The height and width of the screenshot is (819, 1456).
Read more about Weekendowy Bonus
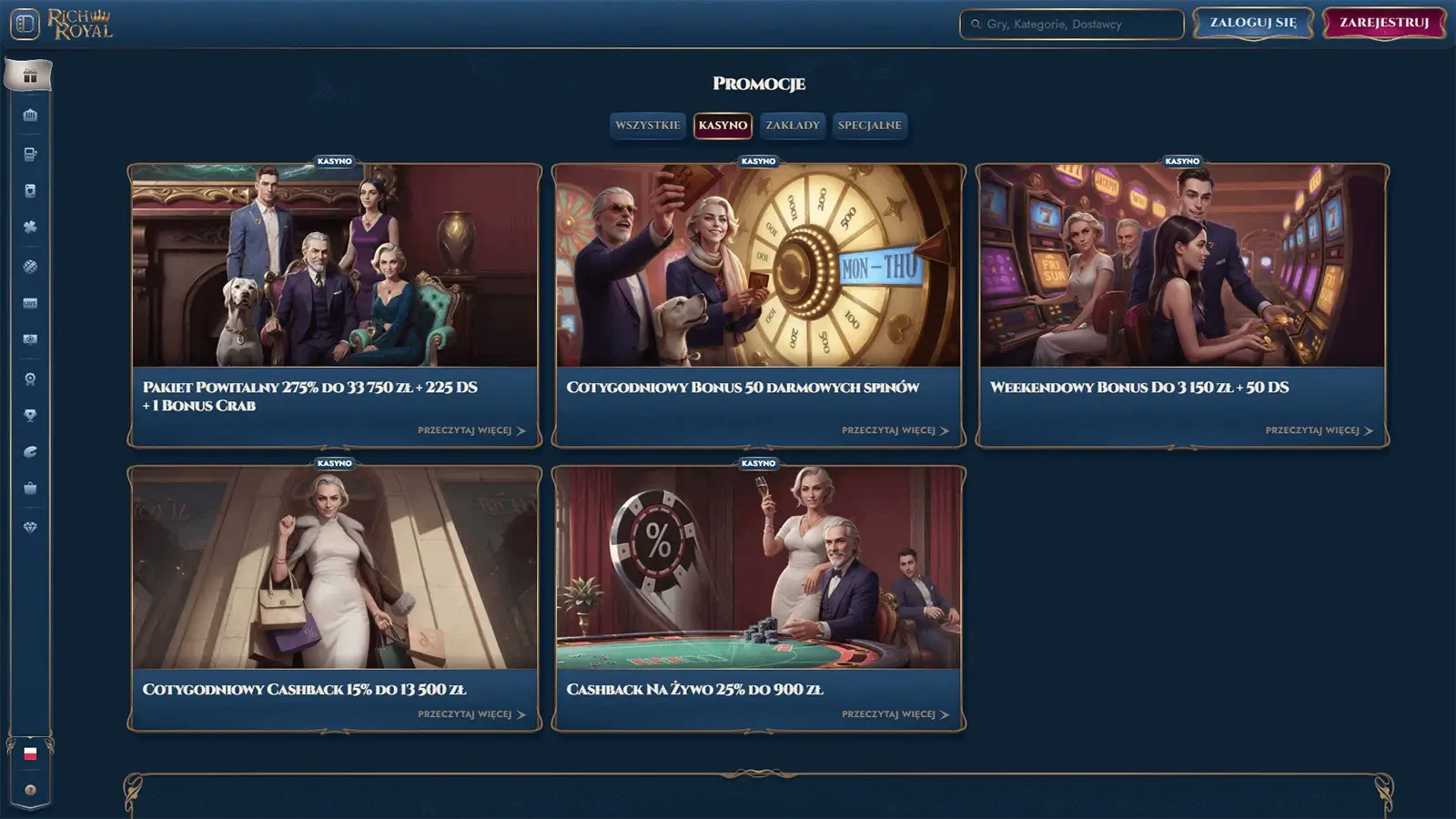(x=1318, y=430)
